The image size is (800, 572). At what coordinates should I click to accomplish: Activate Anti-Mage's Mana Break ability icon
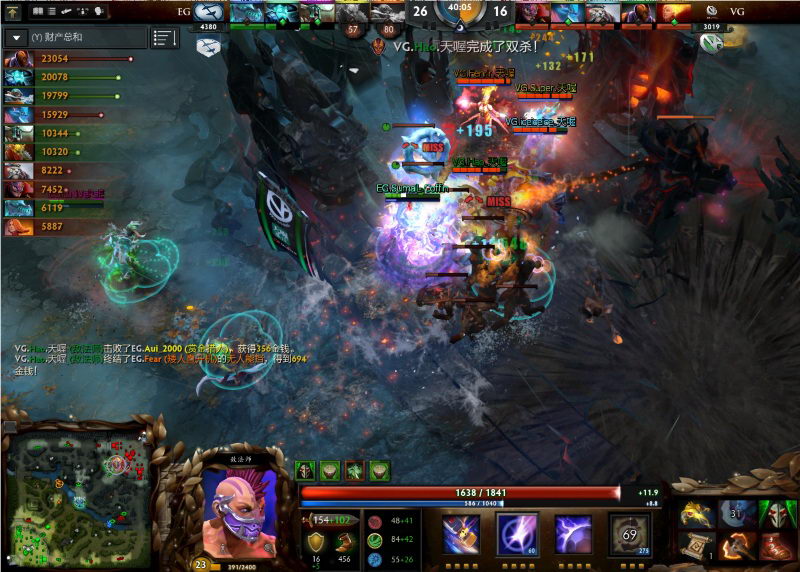(462, 533)
